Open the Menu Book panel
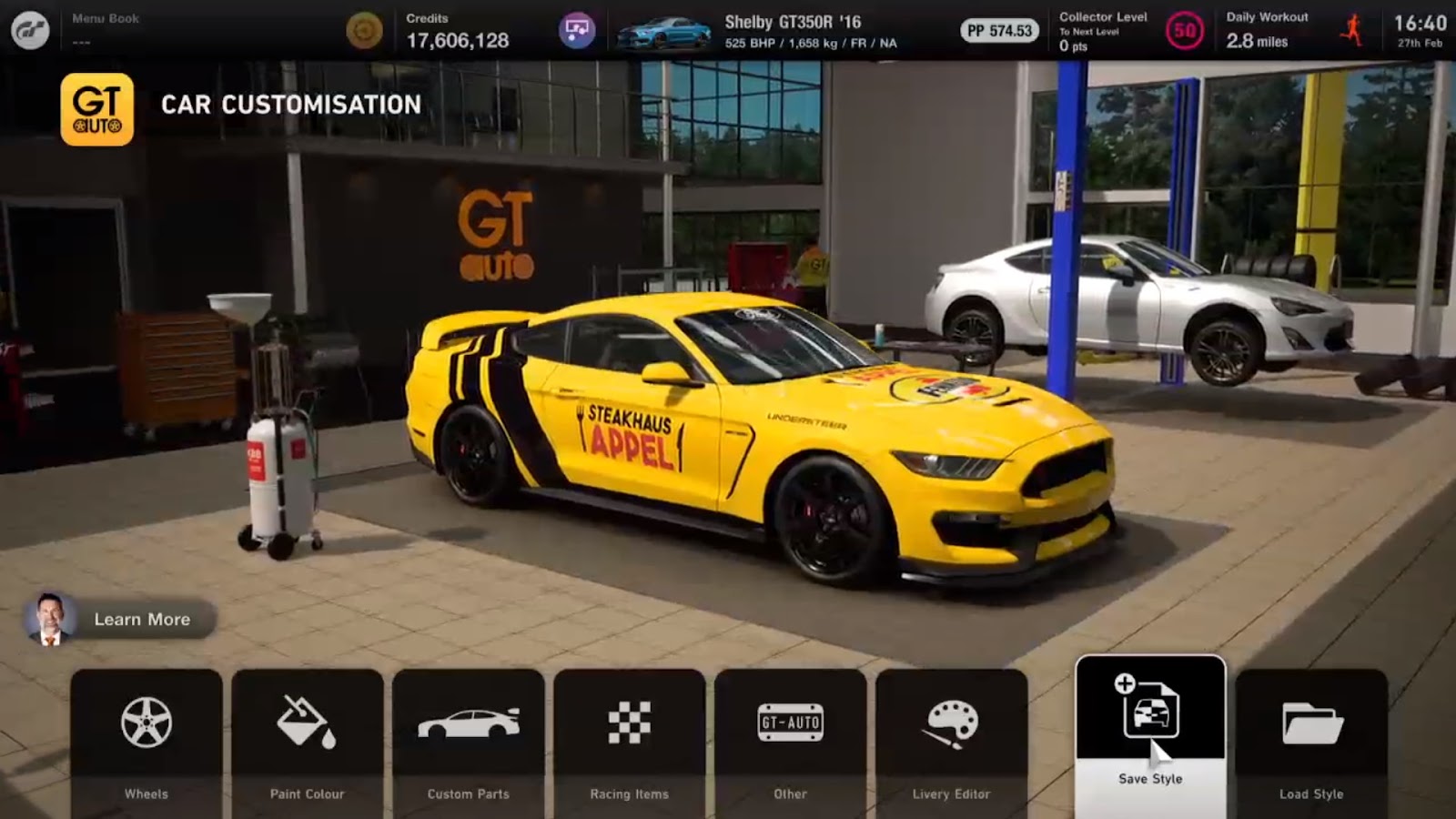 [106, 29]
